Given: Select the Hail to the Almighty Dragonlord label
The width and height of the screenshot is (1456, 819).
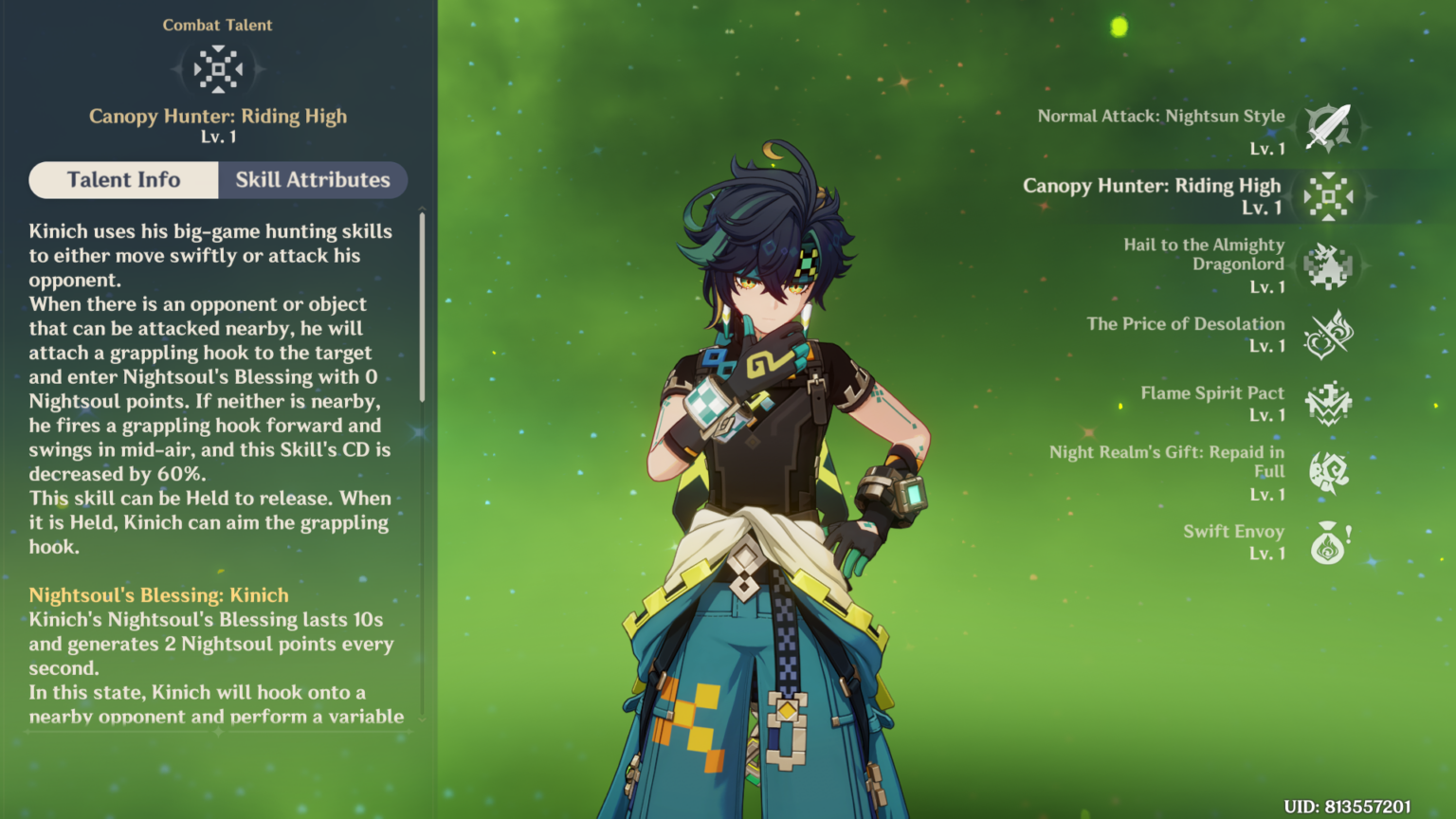Looking at the screenshot, I should [x=1204, y=254].
